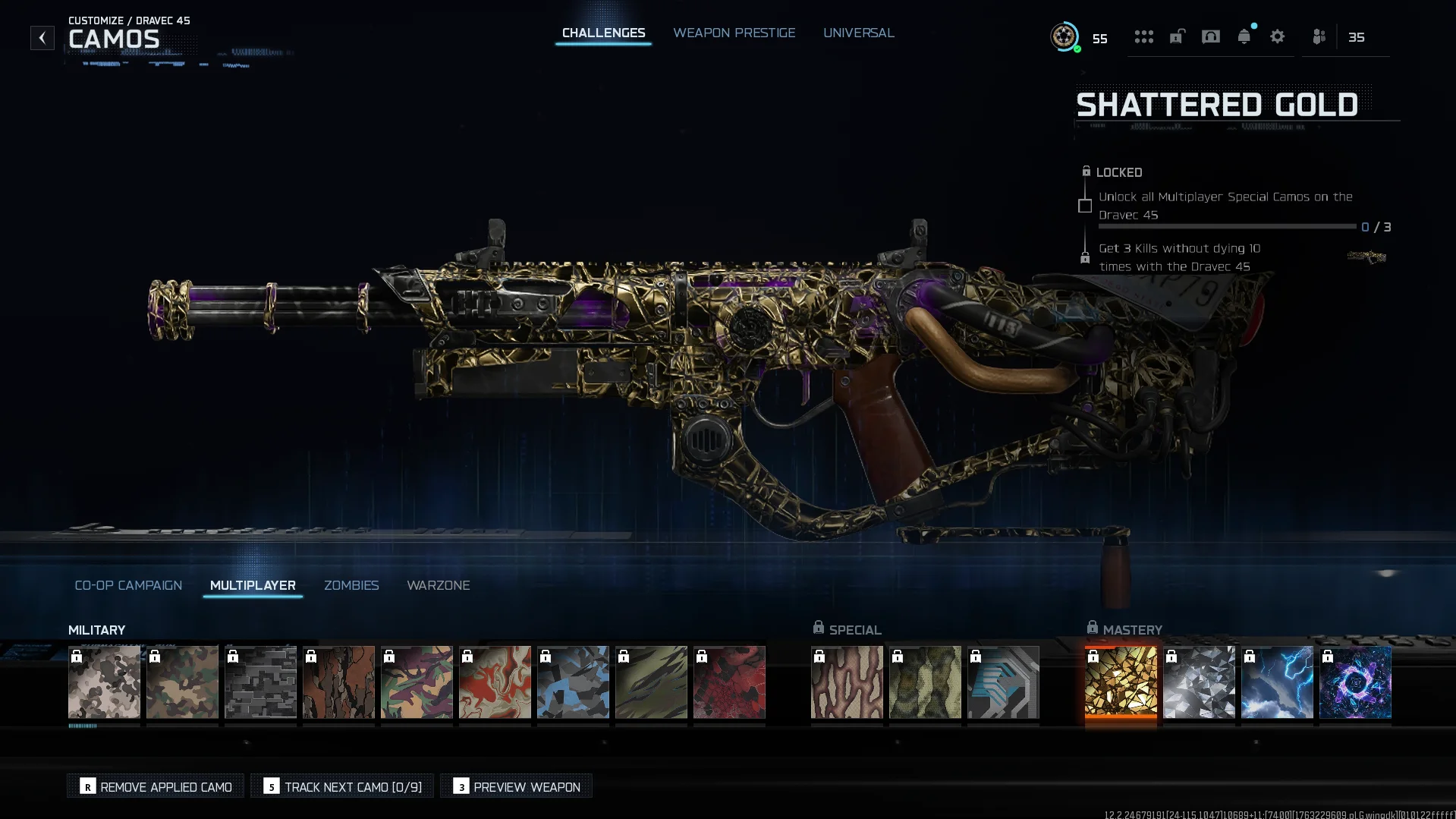The height and width of the screenshot is (819, 1456).
Task: Open the Universal camos tab
Action: [x=858, y=33]
